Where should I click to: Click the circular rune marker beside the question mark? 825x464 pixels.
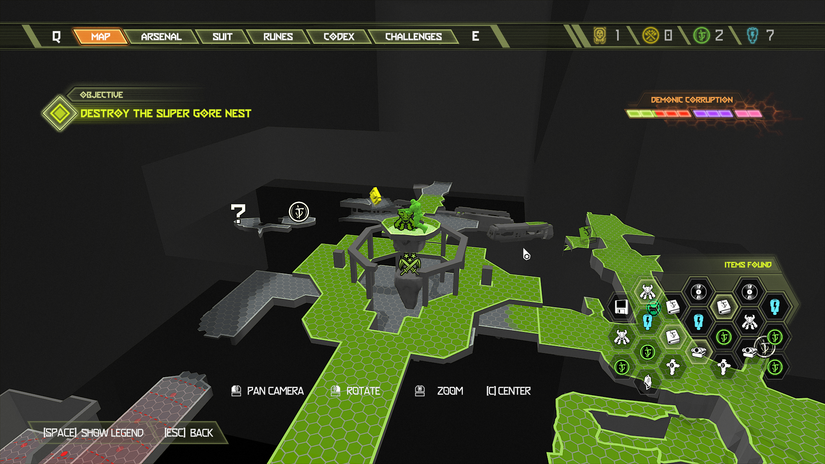[298, 211]
